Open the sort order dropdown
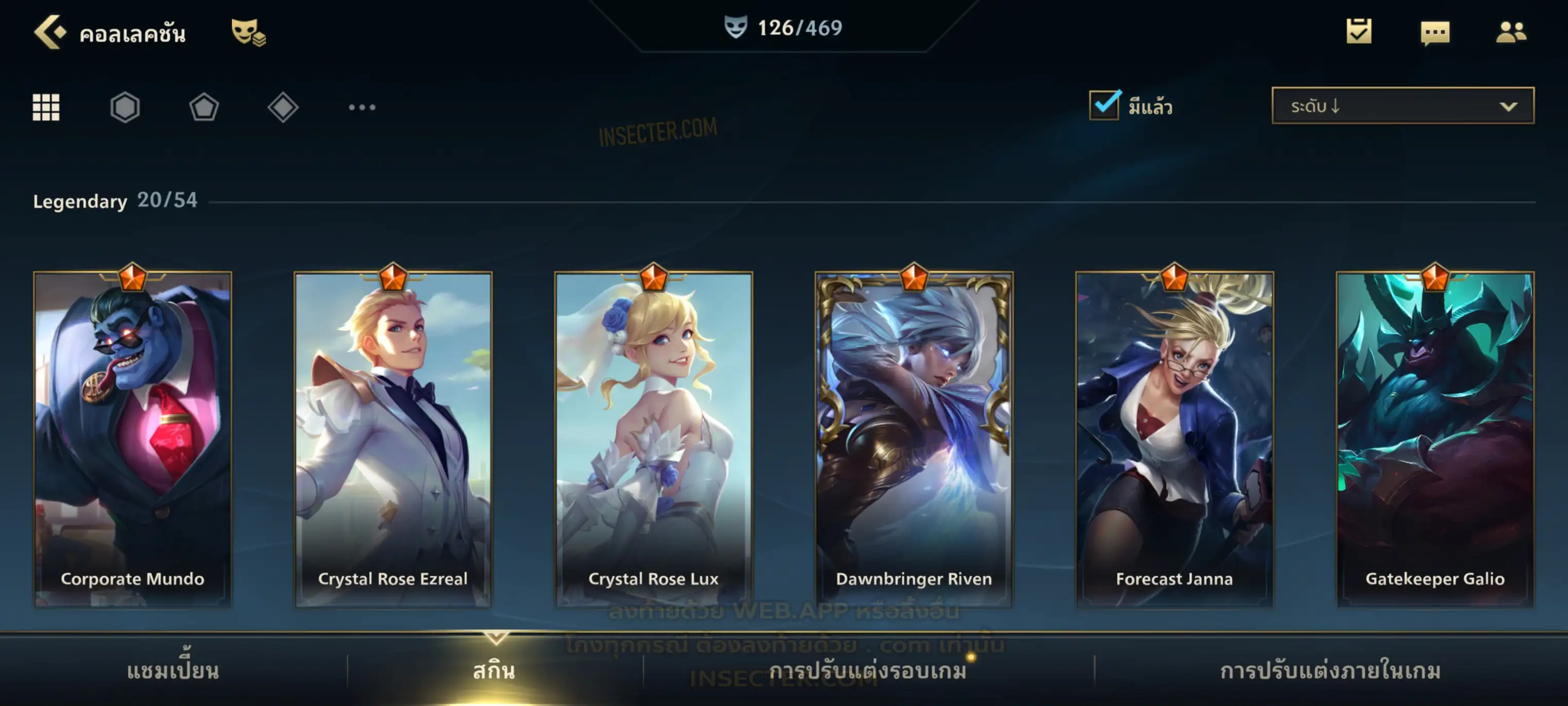 pyautogui.click(x=1403, y=106)
